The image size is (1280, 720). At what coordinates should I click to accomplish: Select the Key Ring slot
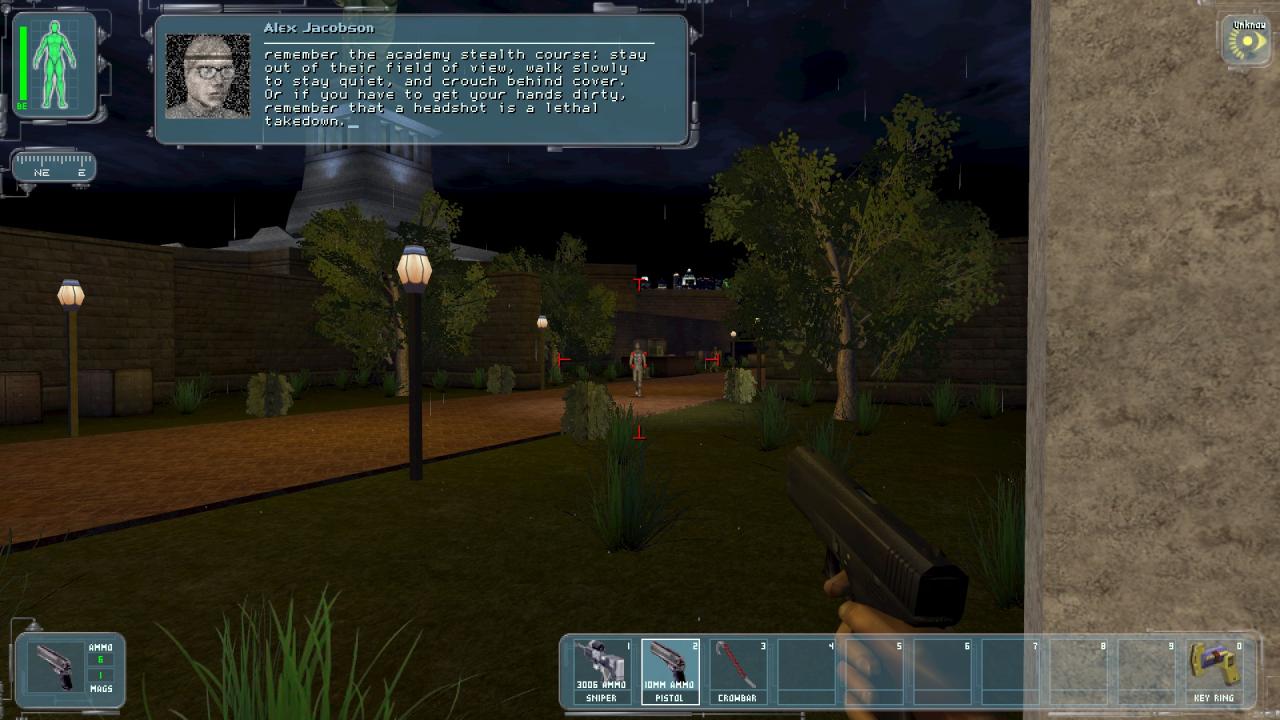(1214, 671)
